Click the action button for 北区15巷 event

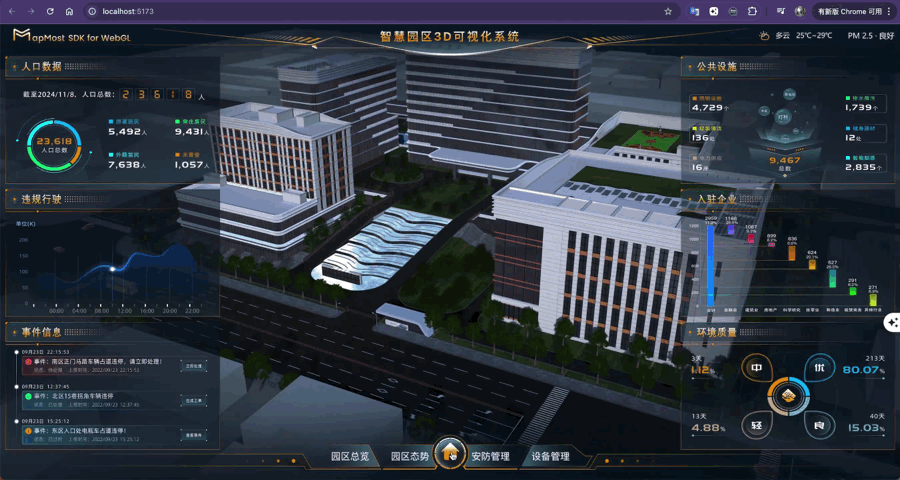[x=194, y=401]
